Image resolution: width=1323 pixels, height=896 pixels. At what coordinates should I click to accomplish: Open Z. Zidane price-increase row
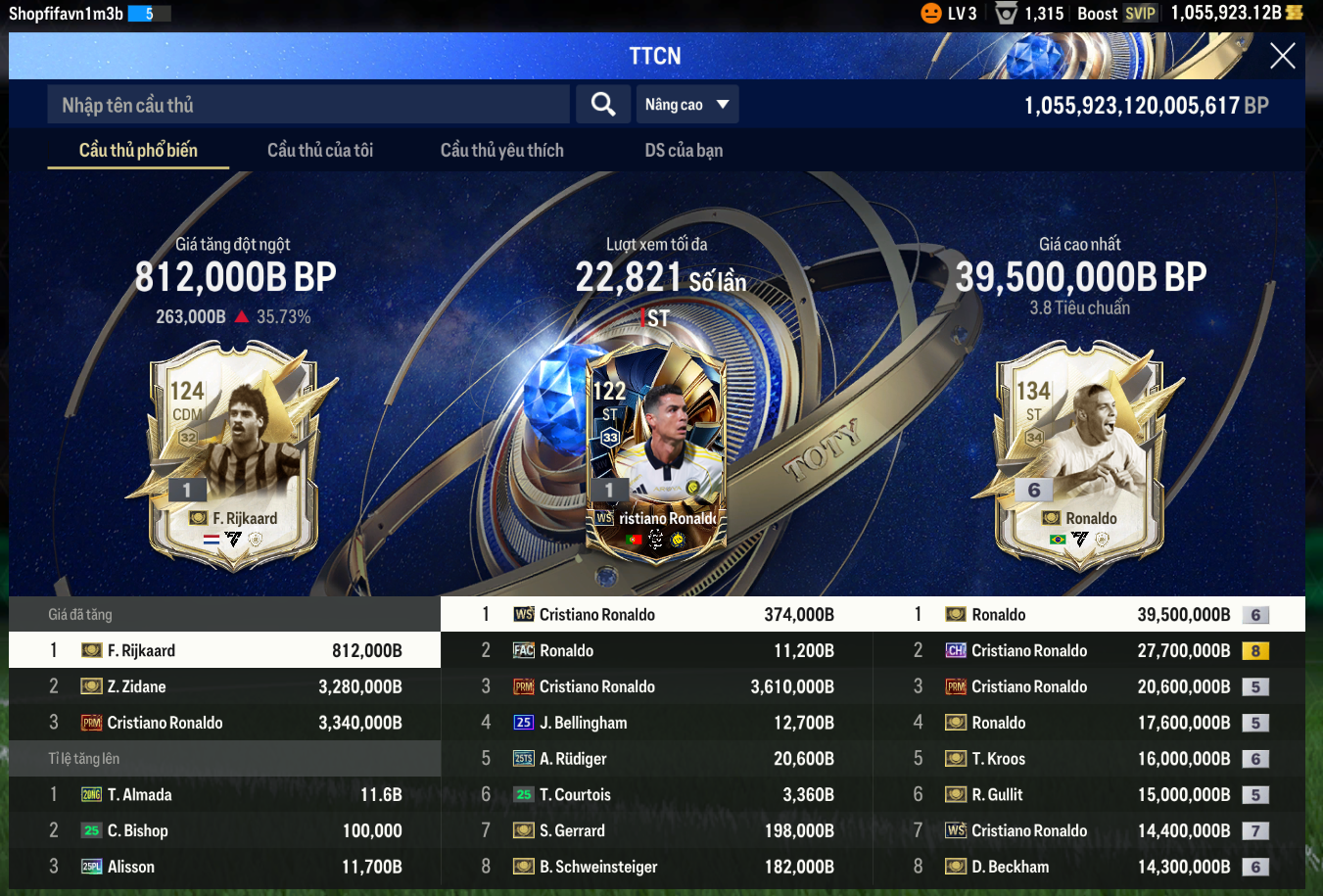pyautogui.click(x=224, y=686)
